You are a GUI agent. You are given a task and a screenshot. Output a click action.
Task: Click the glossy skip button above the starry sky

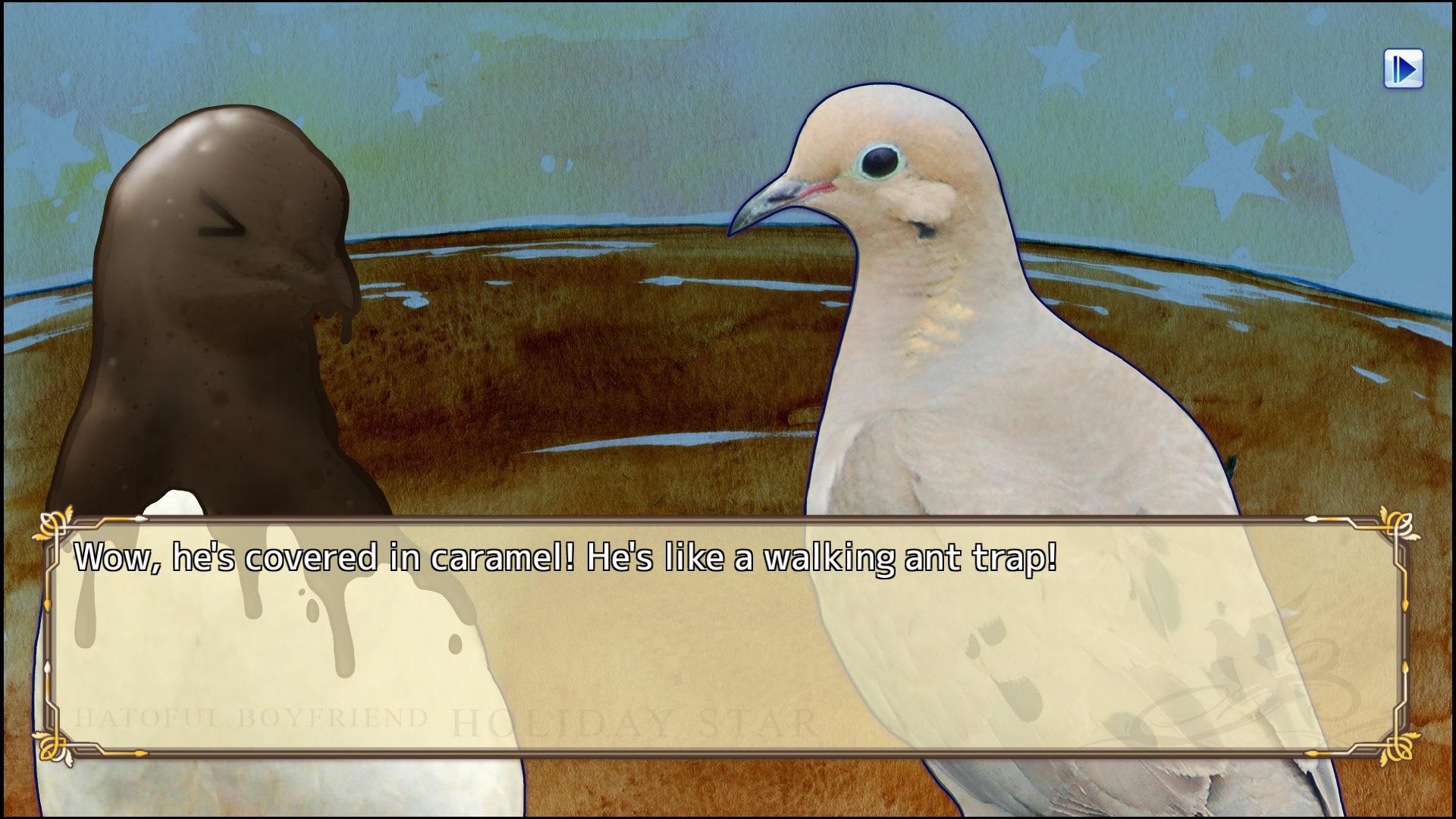1403,69
